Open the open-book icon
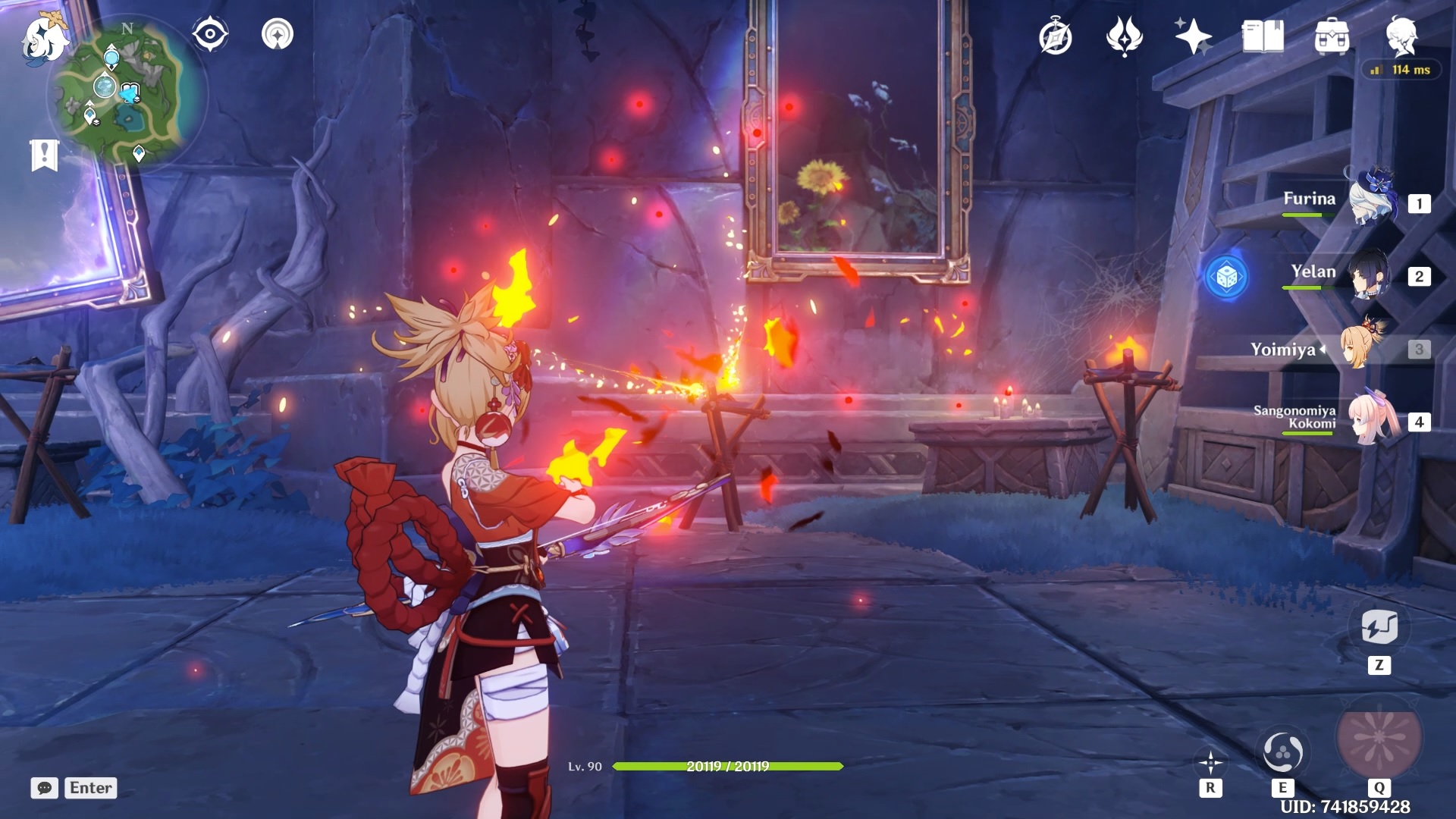 (1263, 36)
